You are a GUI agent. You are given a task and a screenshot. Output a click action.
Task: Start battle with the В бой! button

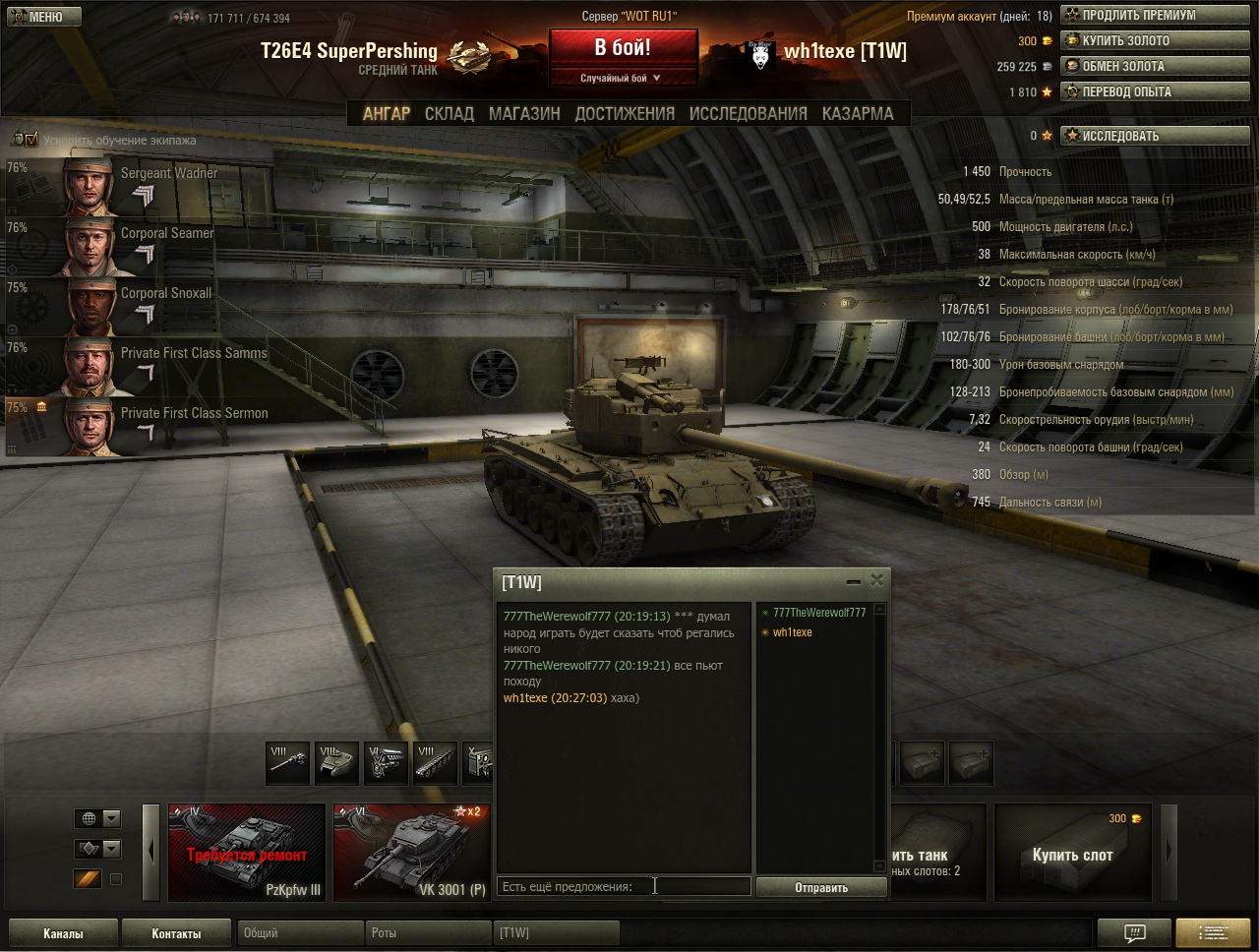(623, 48)
